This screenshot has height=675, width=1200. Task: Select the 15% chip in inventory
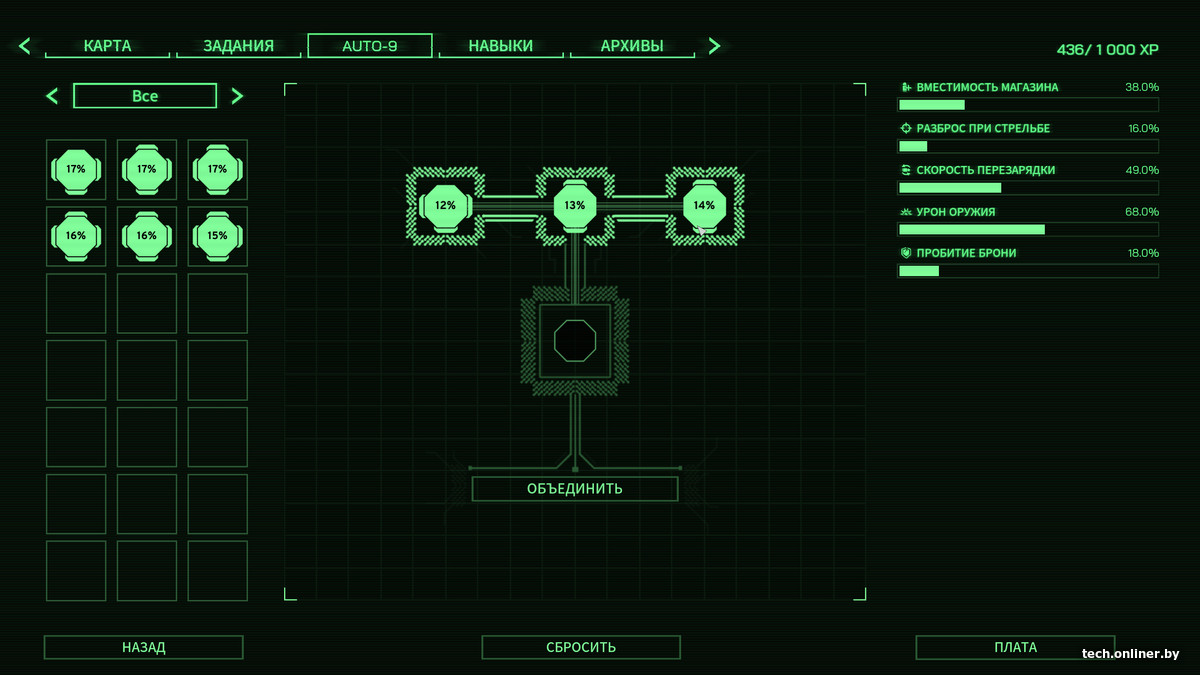point(217,236)
